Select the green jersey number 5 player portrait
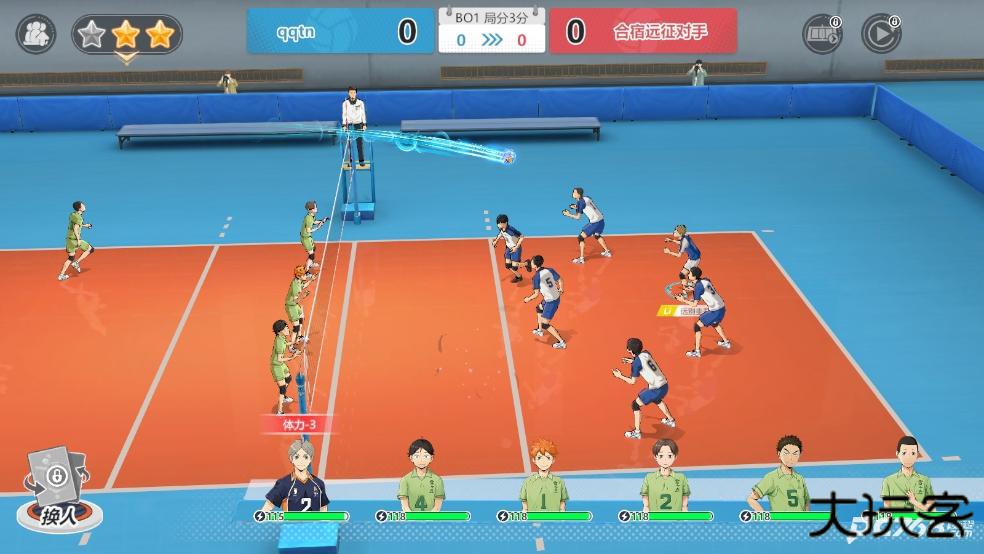 click(x=788, y=476)
